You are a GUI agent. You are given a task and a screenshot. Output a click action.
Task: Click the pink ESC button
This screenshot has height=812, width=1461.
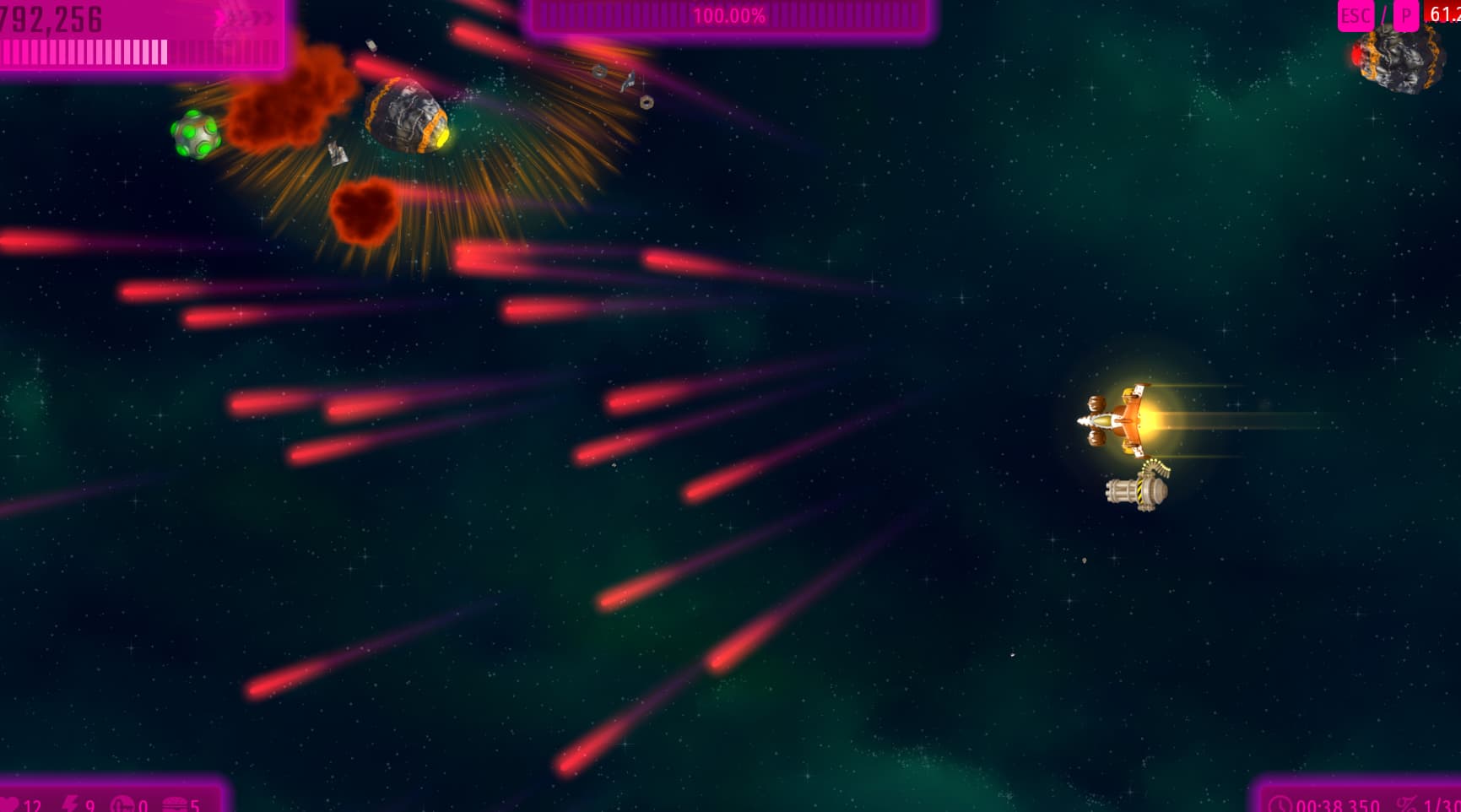click(1355, 15)
